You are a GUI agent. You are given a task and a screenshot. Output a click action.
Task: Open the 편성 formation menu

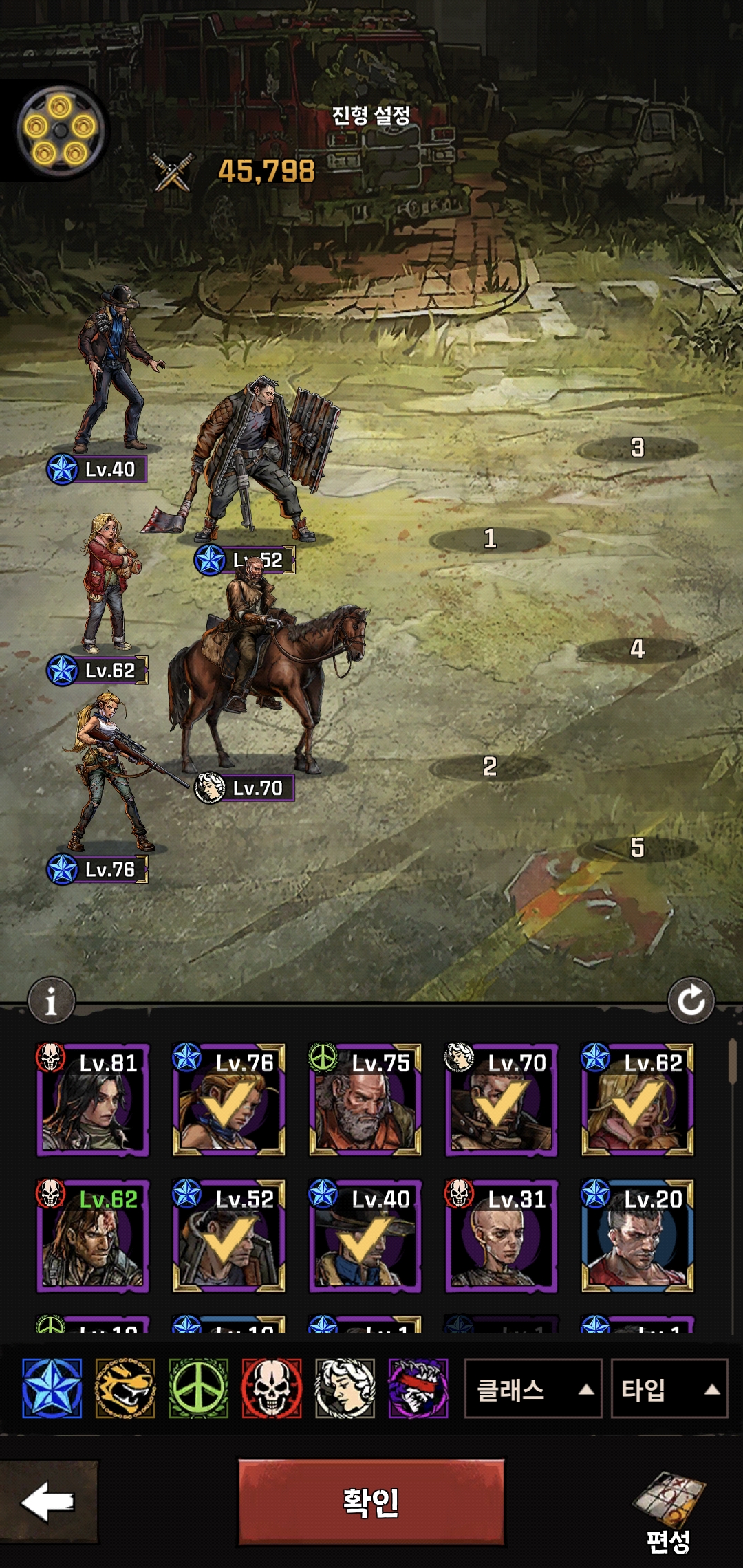(x=668, y=1512)
